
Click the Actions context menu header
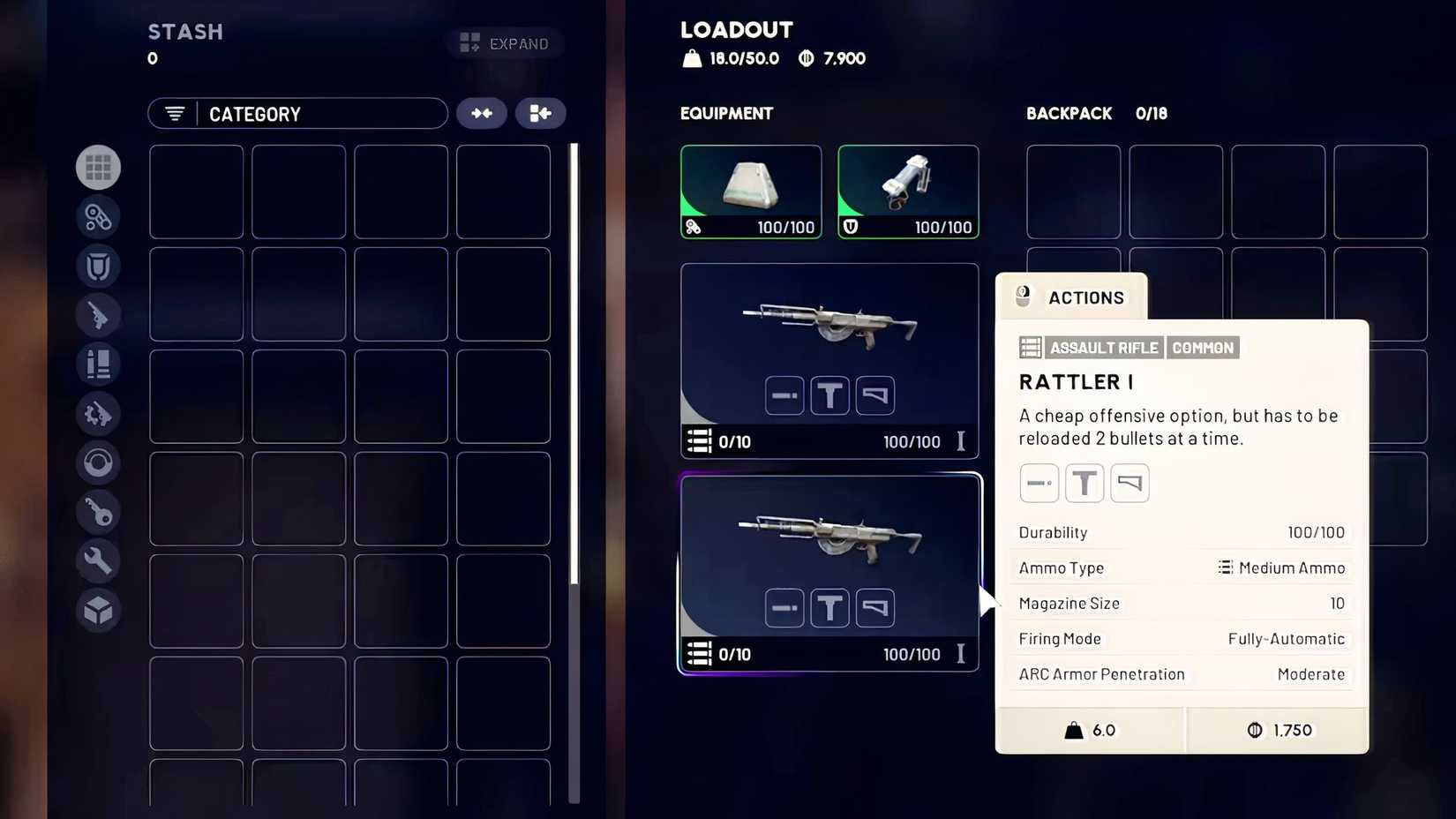[x=1071, y=297]
